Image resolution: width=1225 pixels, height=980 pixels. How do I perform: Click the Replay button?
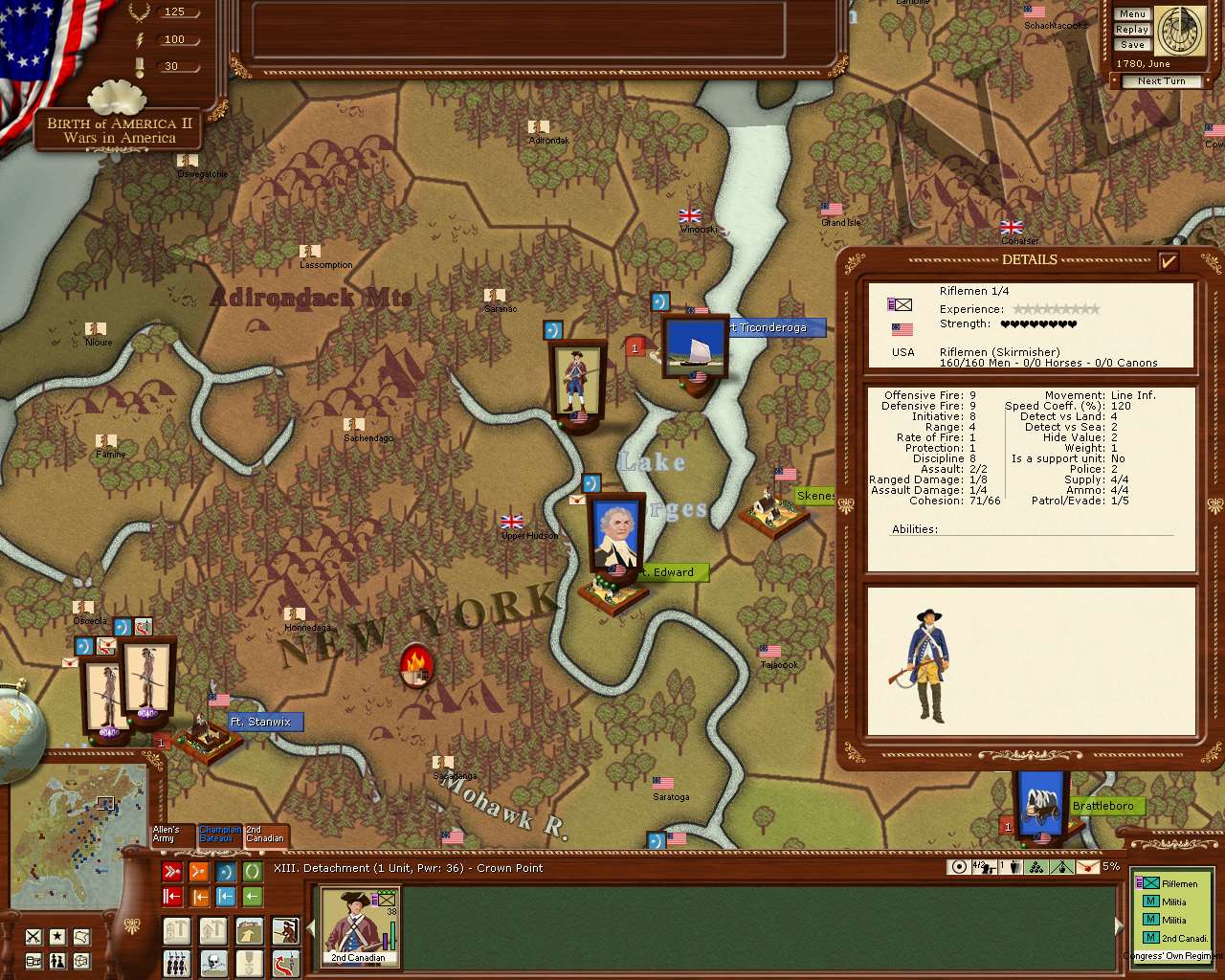point(1131,30)
